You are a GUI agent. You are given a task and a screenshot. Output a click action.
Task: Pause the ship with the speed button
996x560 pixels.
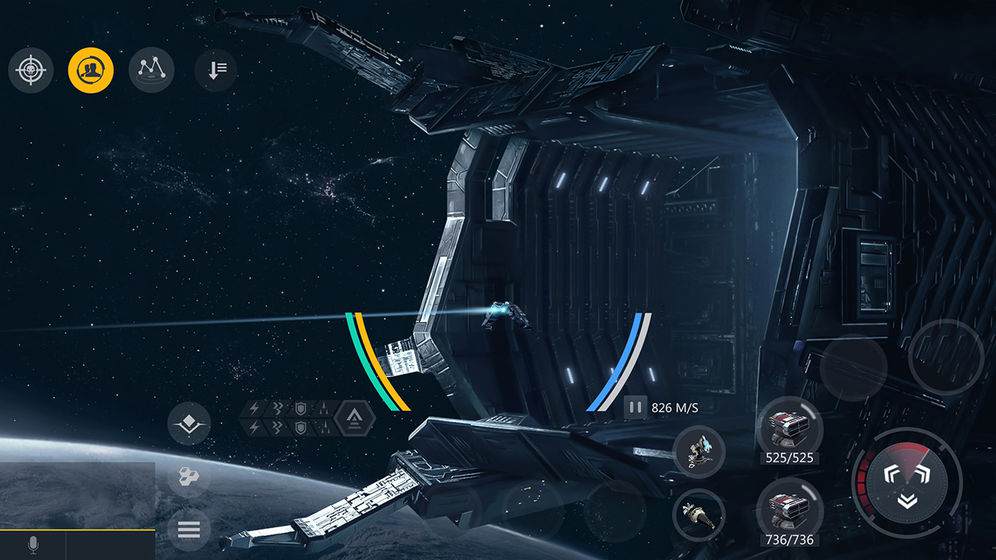pos(635,407)
